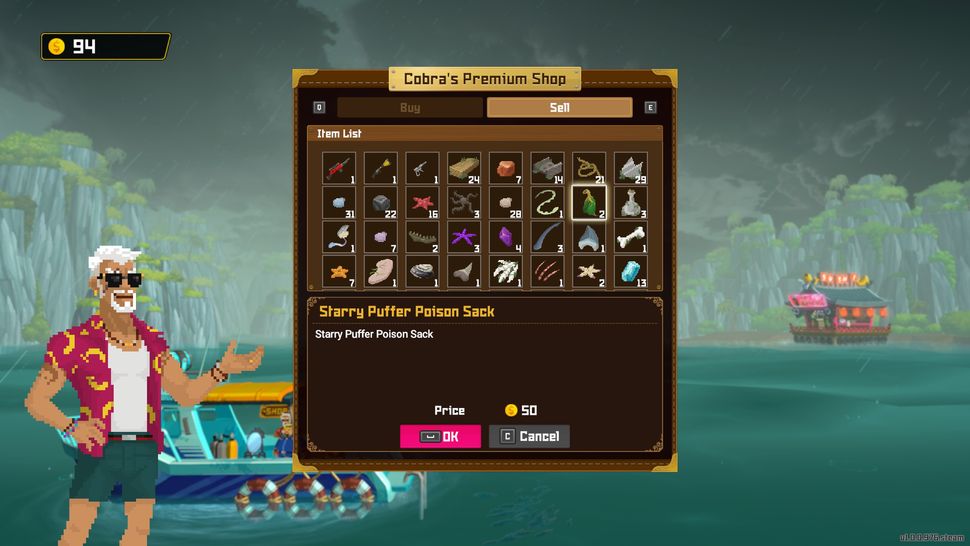Choose the wooden plank stack slot
This screenshot has width=970, height=546.
pyautogui.click(x=464, y=168)
